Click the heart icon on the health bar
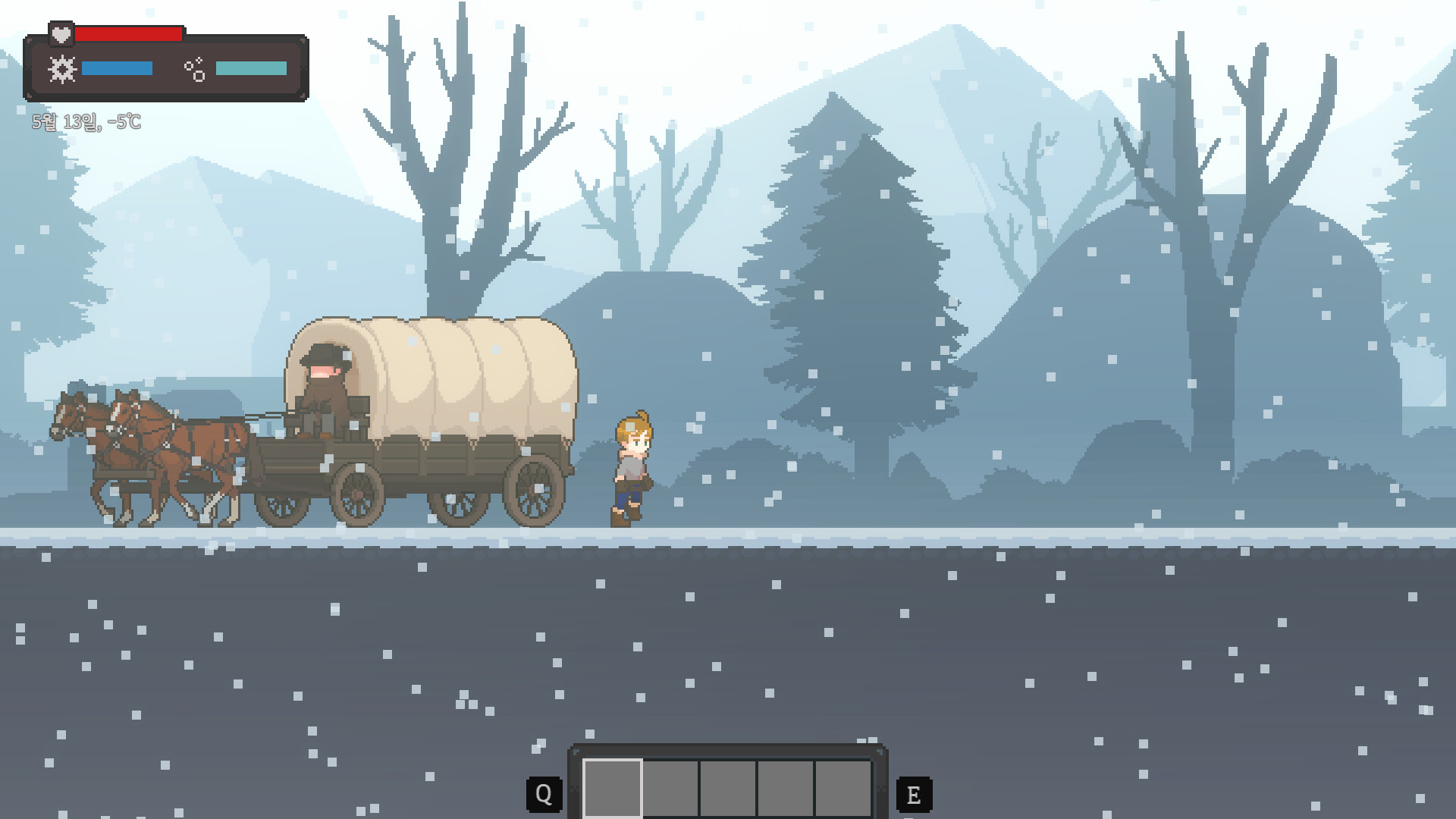The image size is (1456, 819). (61, 33)
